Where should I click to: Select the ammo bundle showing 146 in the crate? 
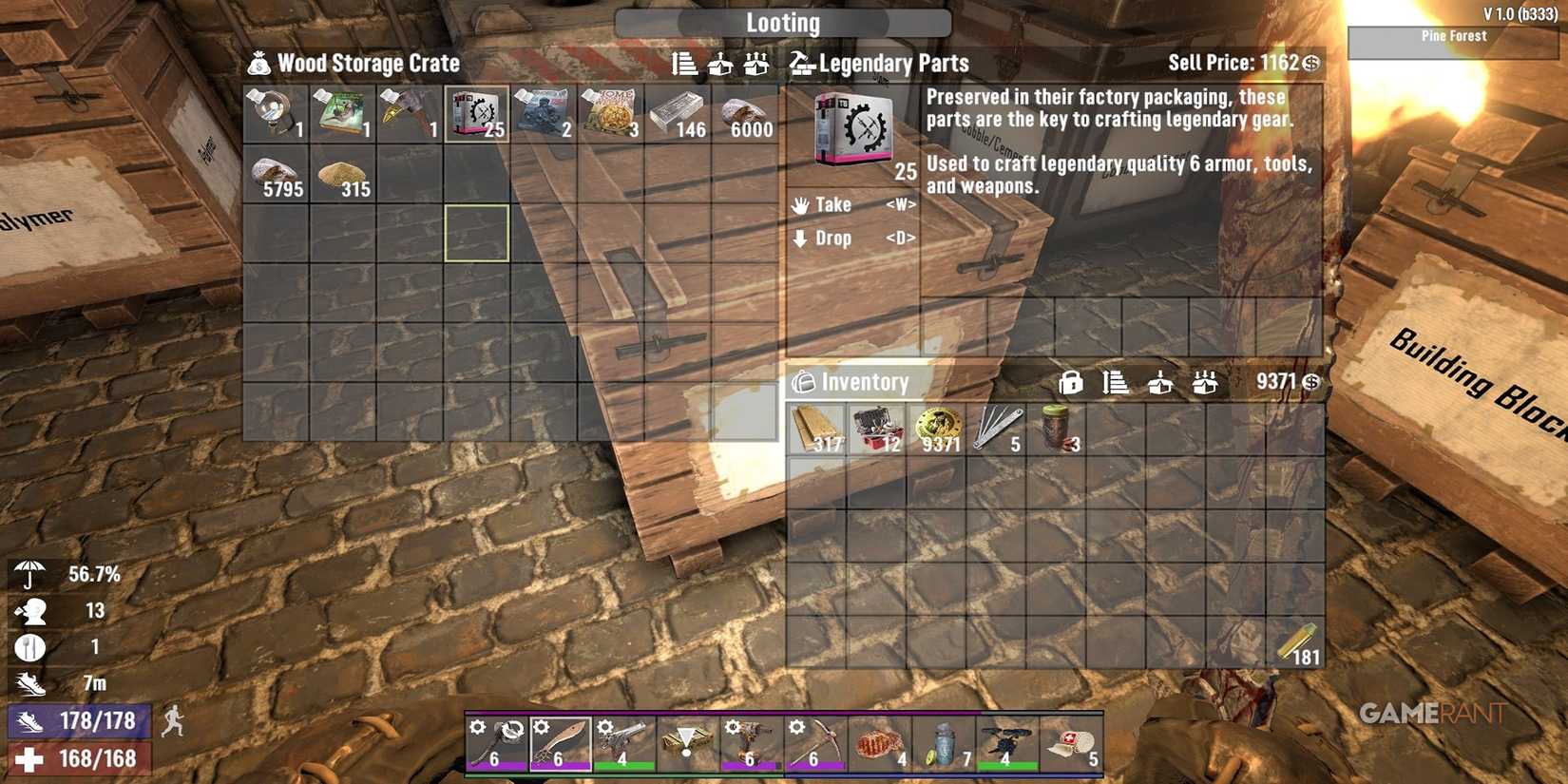point(678,113)
